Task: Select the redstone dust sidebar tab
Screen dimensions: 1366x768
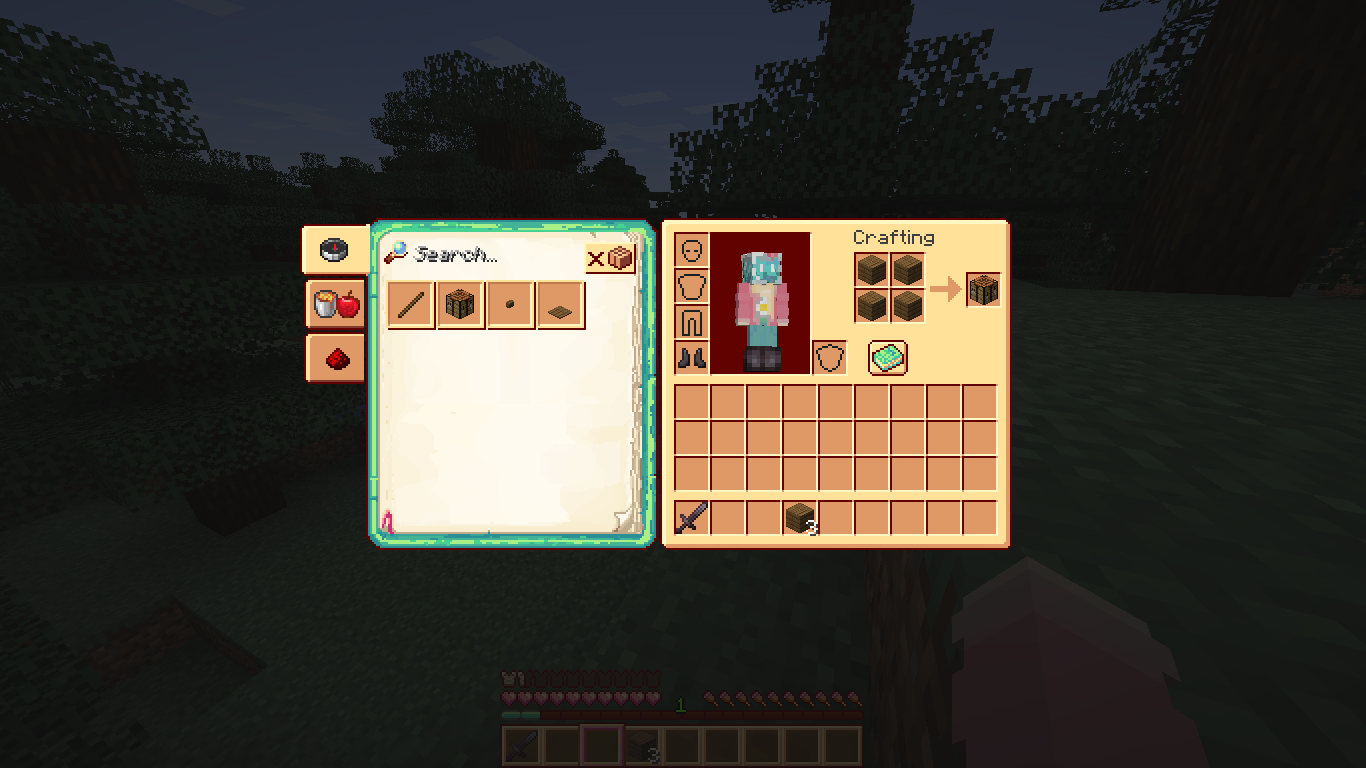Action: (334, 357)
